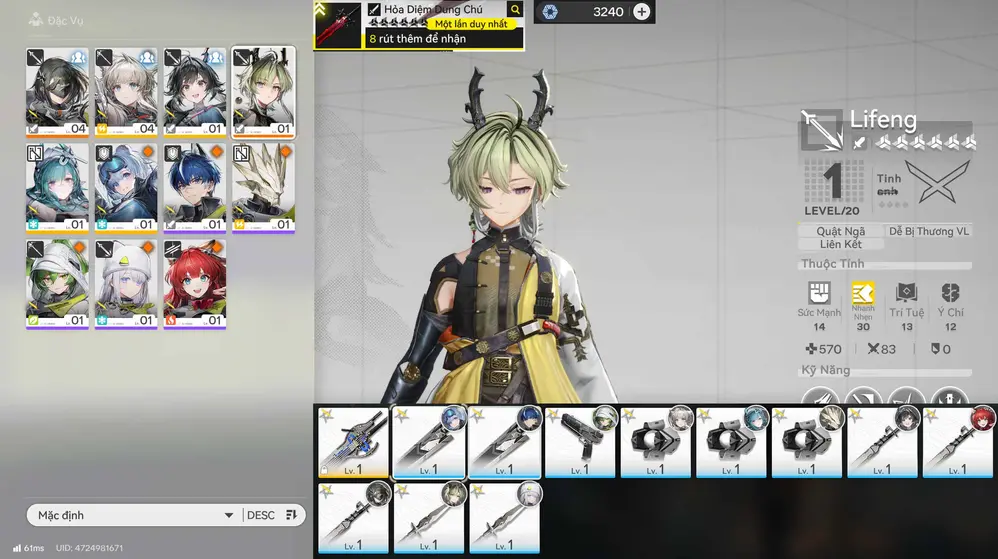Choose the polearm equipped by red-haired operator
Screen dimensions: 998x559
[959, 442]
